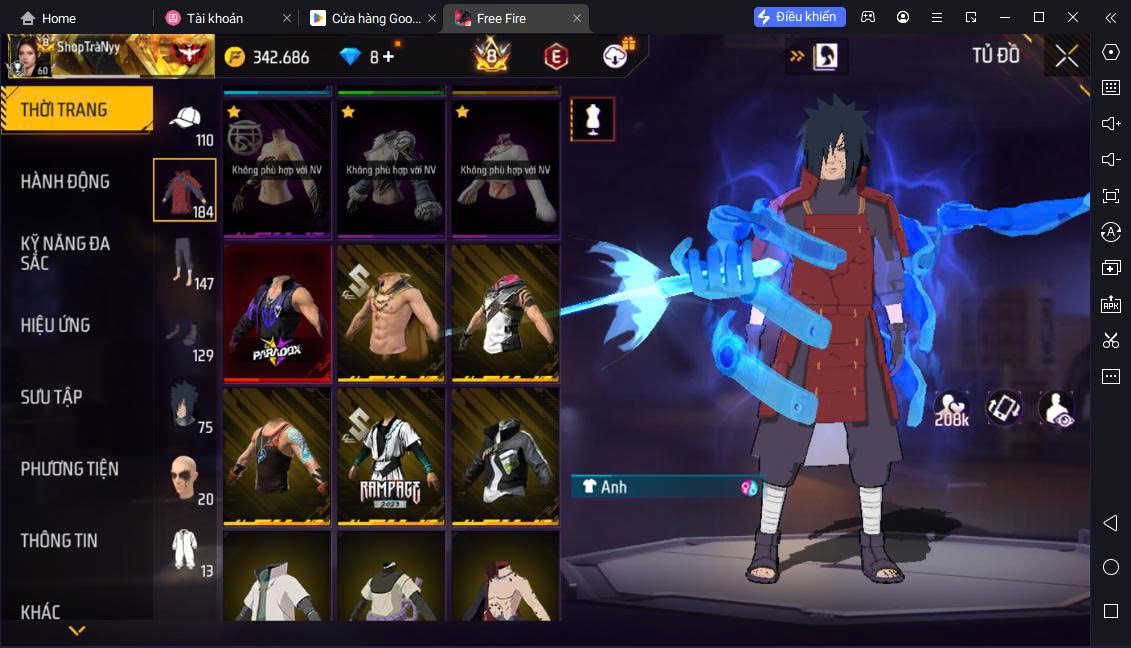Screen dimensions: 1131x648
Task: Choose the hat subcategory with 110 items
Action: [185, 125]
